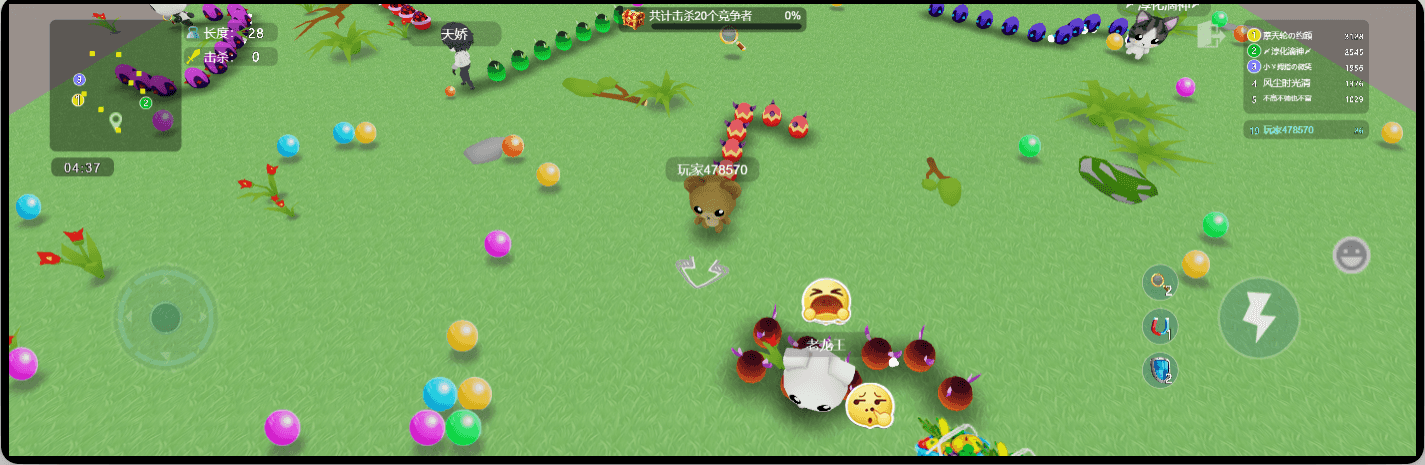Viewport: 1425px width, 465px height.
Task: Open the smiley face emote button
Action: pos(1351,255)
